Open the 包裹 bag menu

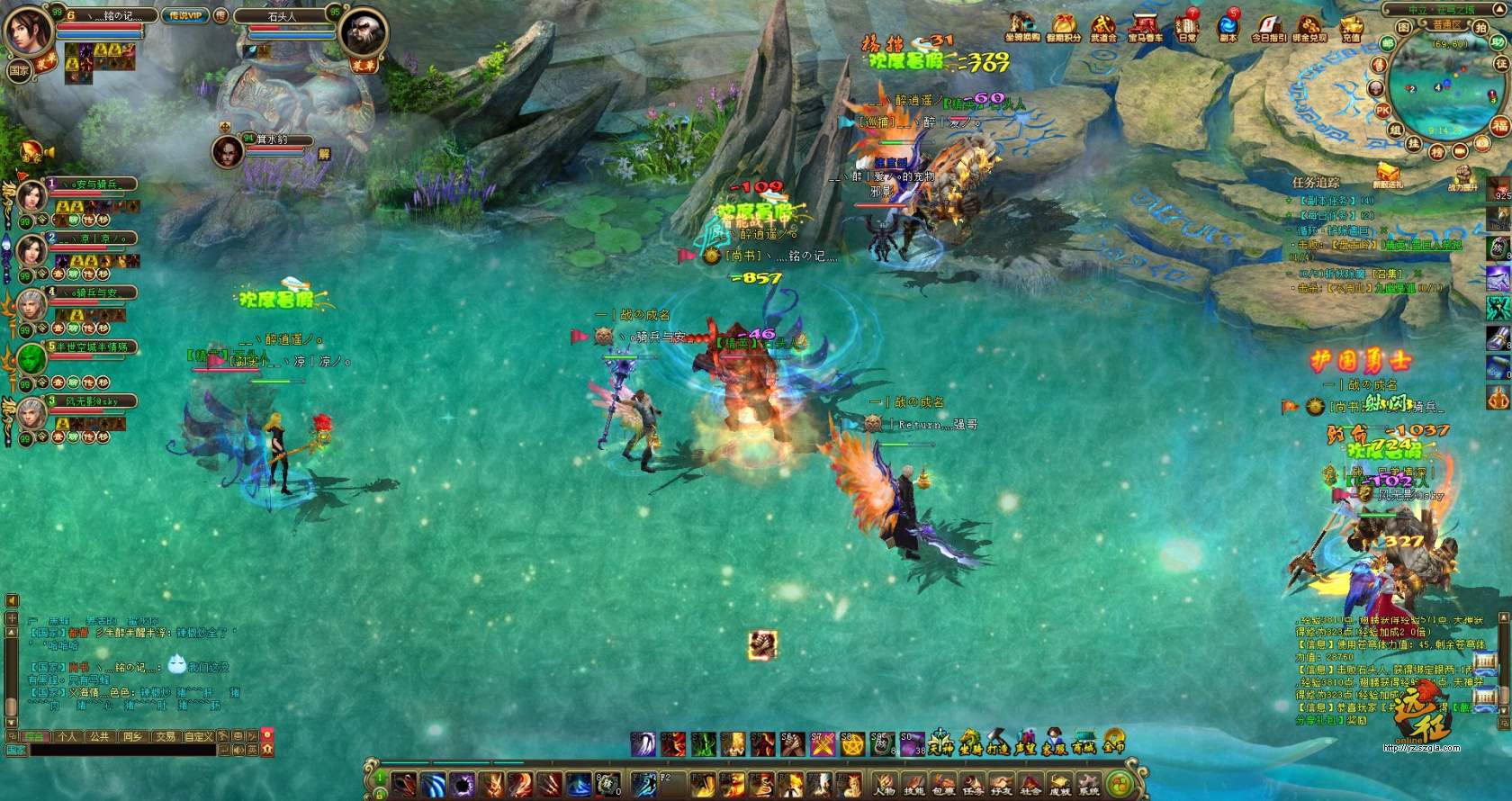pos(943,784)
